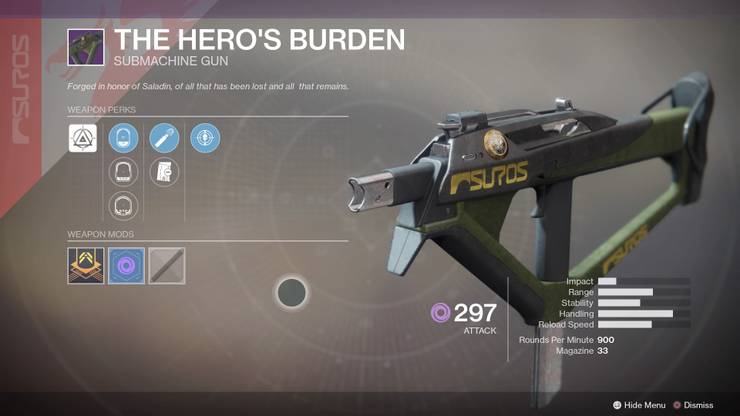Pick the unselected magazine perk with minus symbol
The width and height of the screenshot is (740, 416).
pos(164,172)
